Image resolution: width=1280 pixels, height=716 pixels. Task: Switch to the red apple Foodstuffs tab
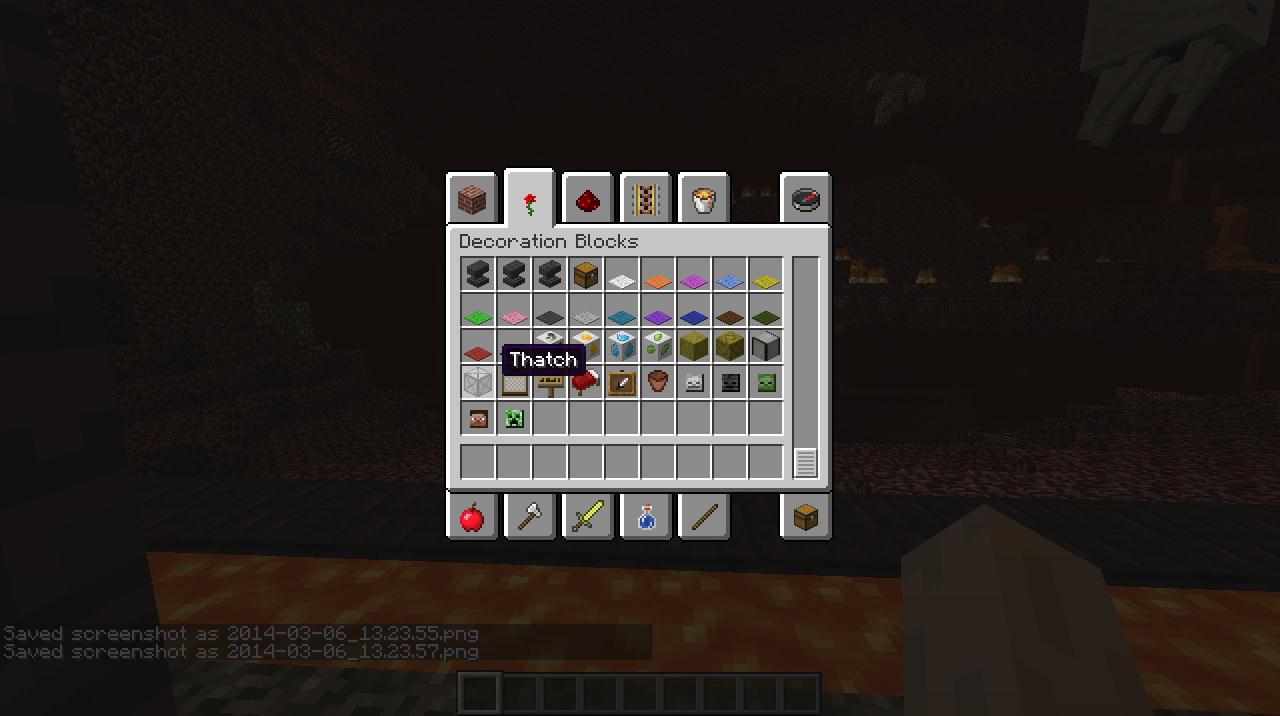pyautogui.click(x=471, y=516)
